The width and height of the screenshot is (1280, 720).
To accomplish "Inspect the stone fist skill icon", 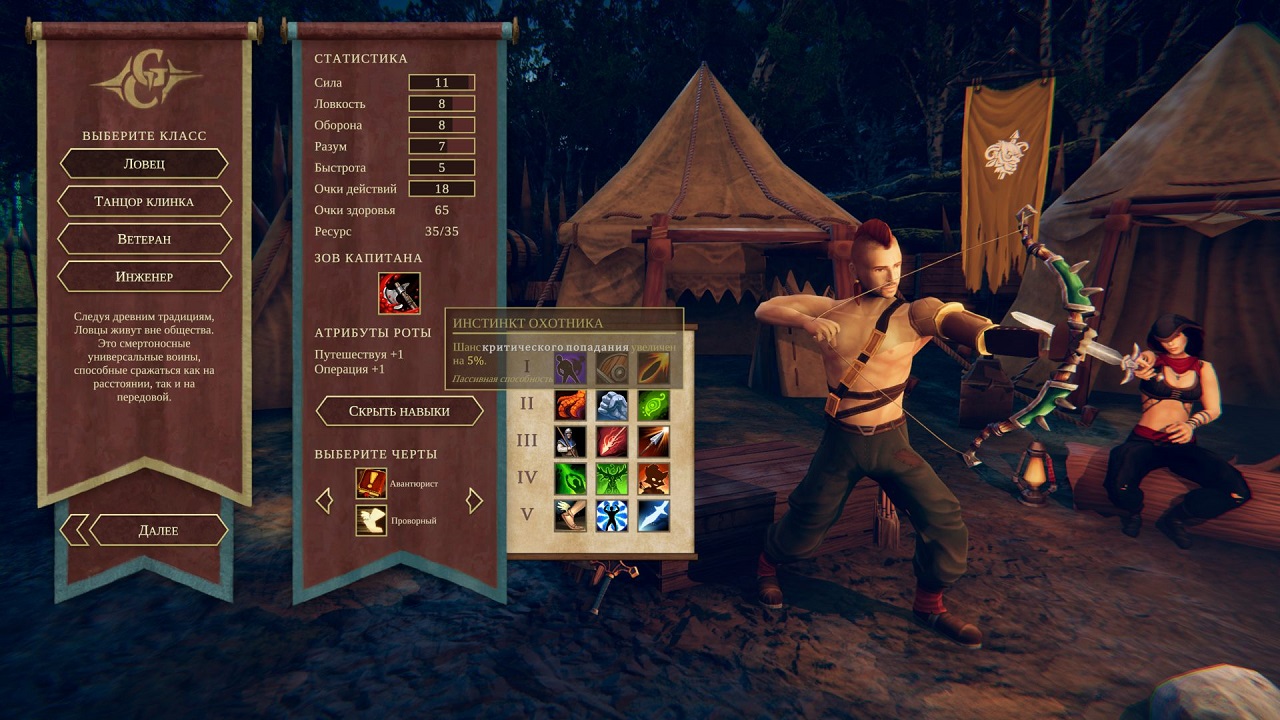I will (612, 405).
